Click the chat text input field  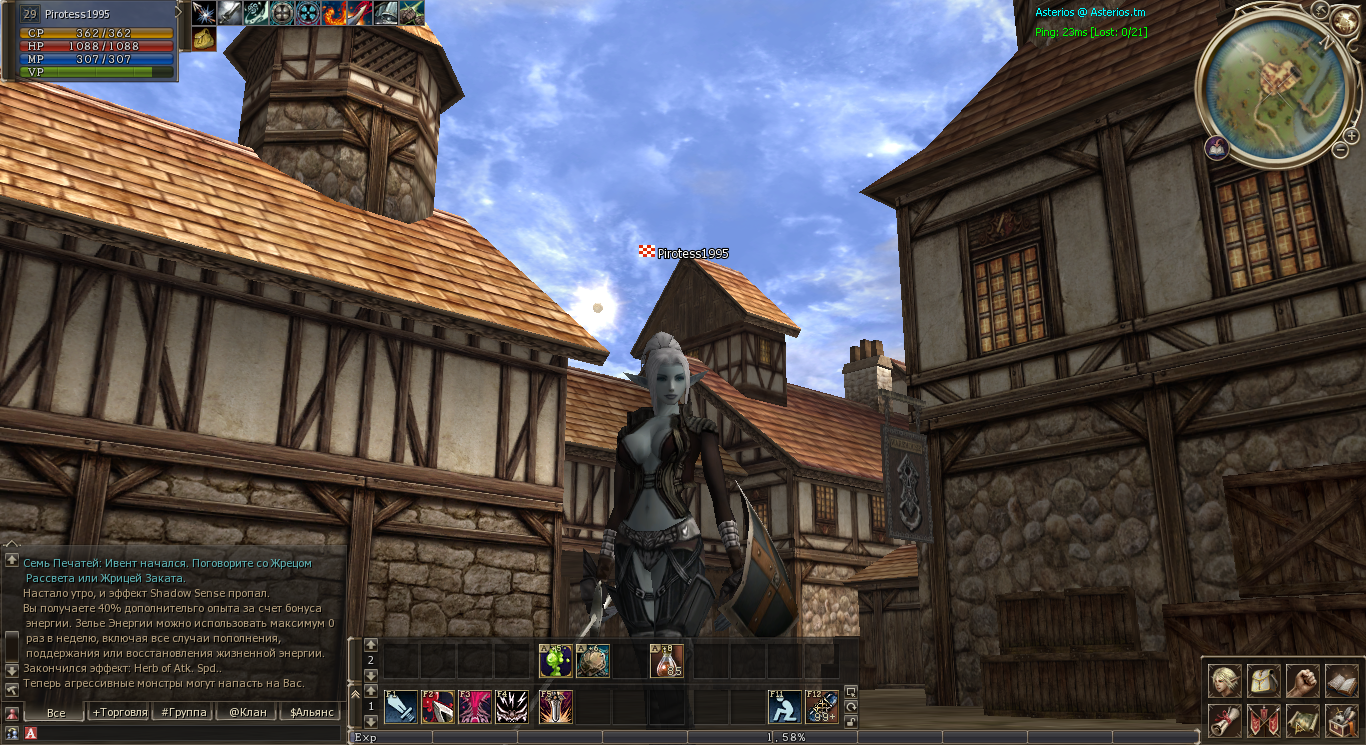tap(190, 733)
